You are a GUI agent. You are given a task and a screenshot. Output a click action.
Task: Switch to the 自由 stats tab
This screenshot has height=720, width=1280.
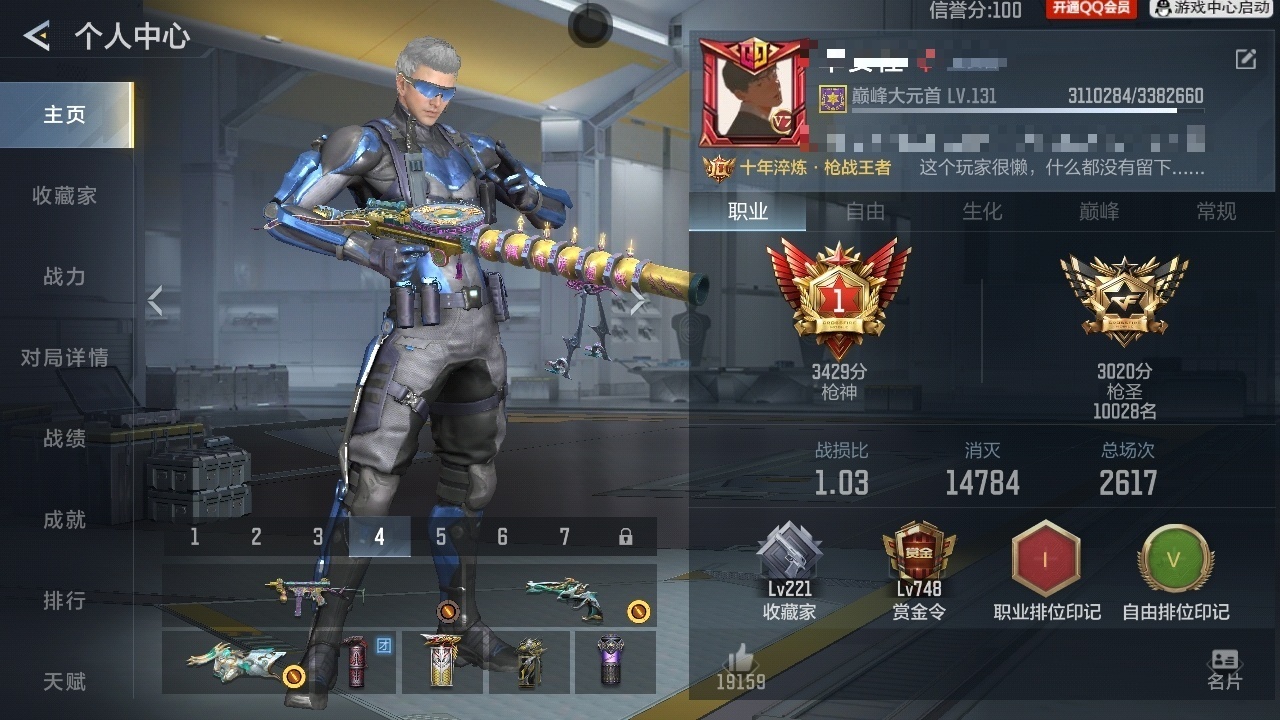tap(865, 212)
